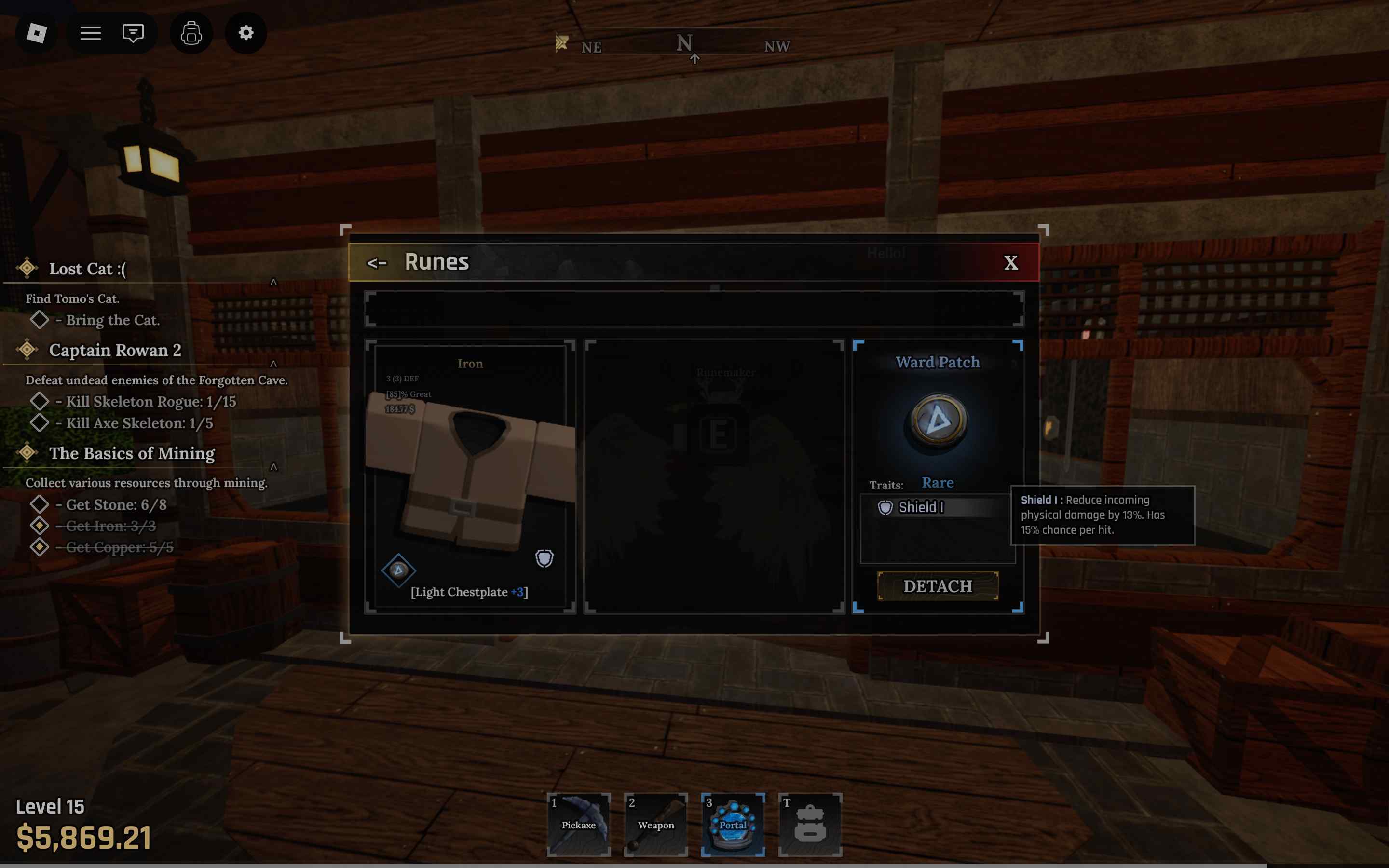The height and width of the screenshot is (868, 1389).
Task: Close the Runes window
Action: coord(1010,262)
